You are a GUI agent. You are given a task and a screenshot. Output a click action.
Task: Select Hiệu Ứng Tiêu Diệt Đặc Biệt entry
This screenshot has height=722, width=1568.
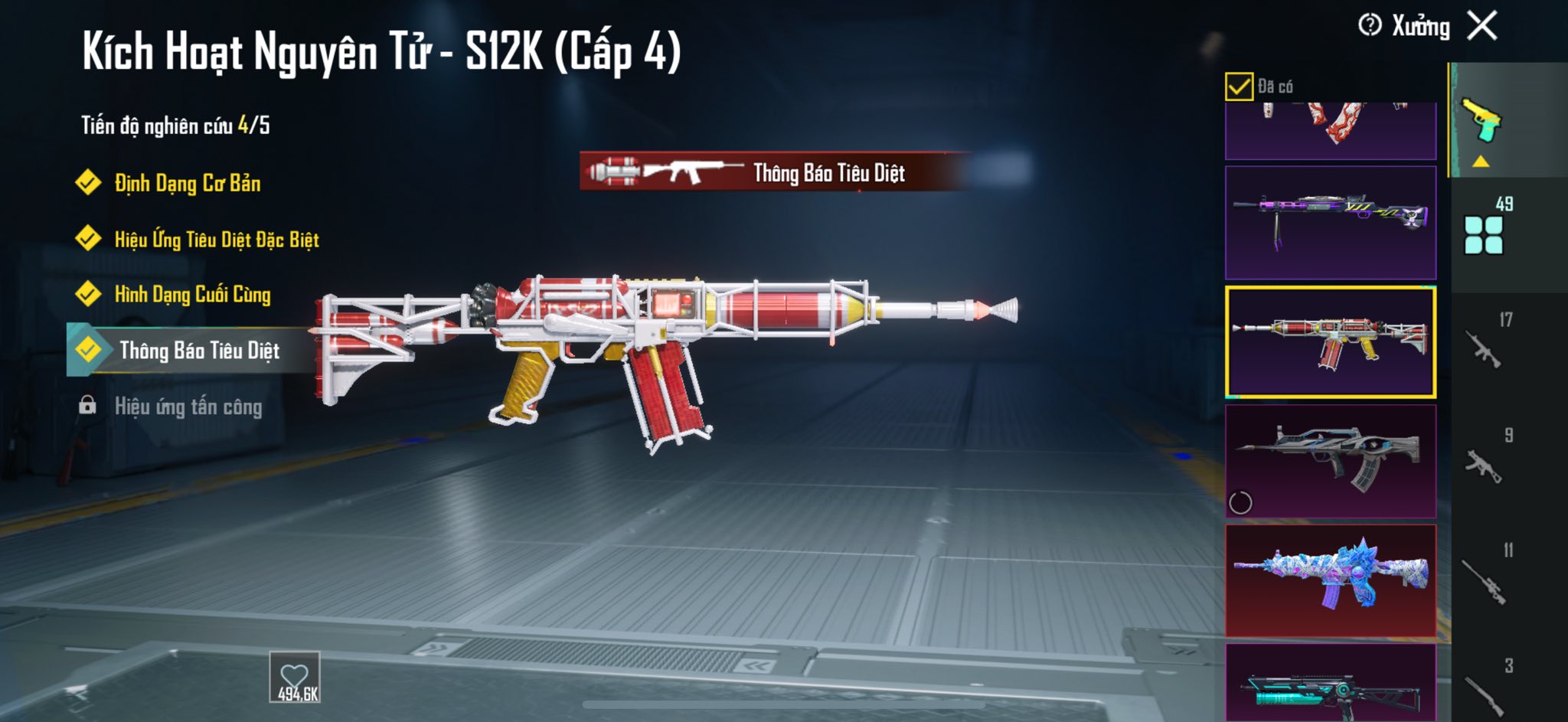[x=216, y=240]
